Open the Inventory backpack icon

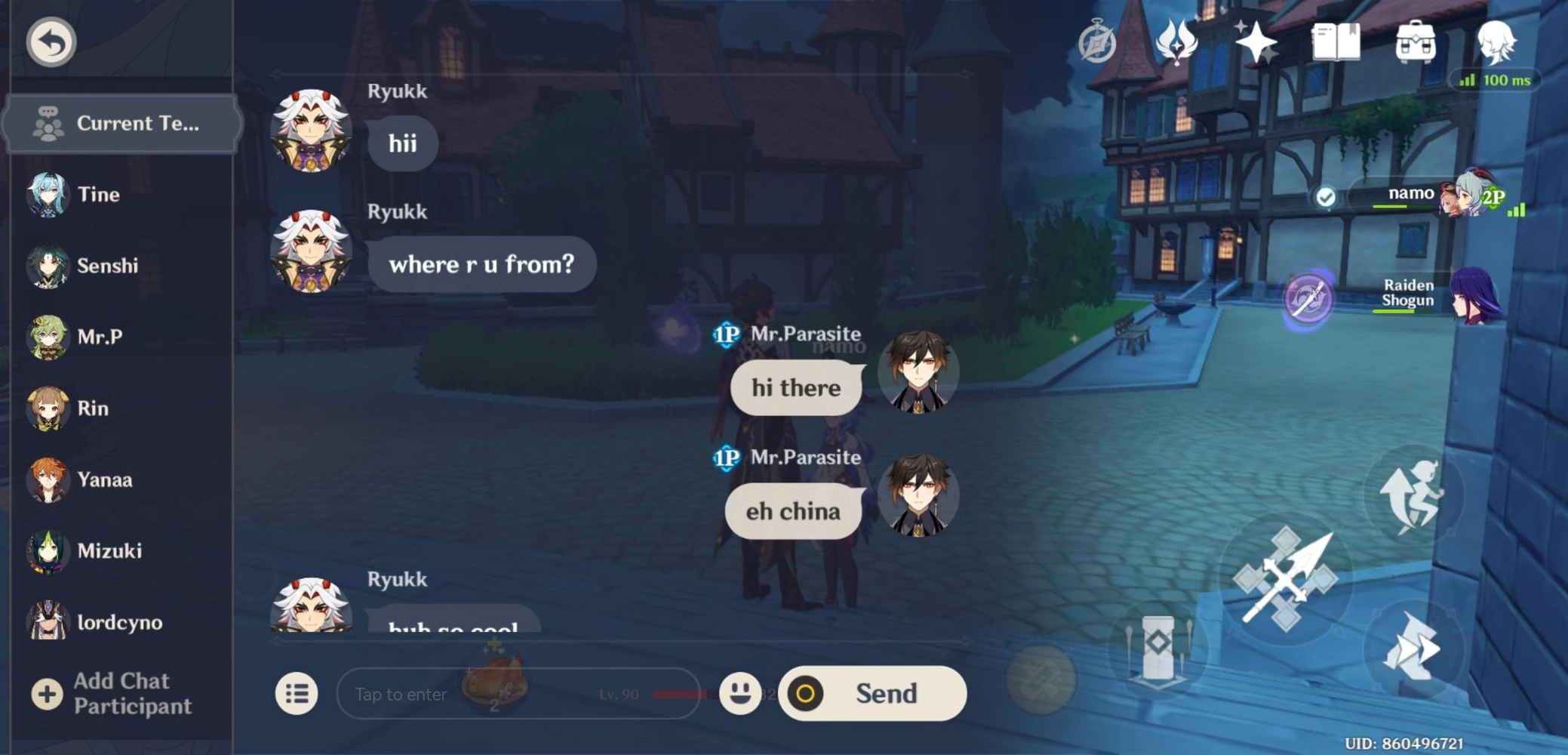click(x=1416, y=43)
